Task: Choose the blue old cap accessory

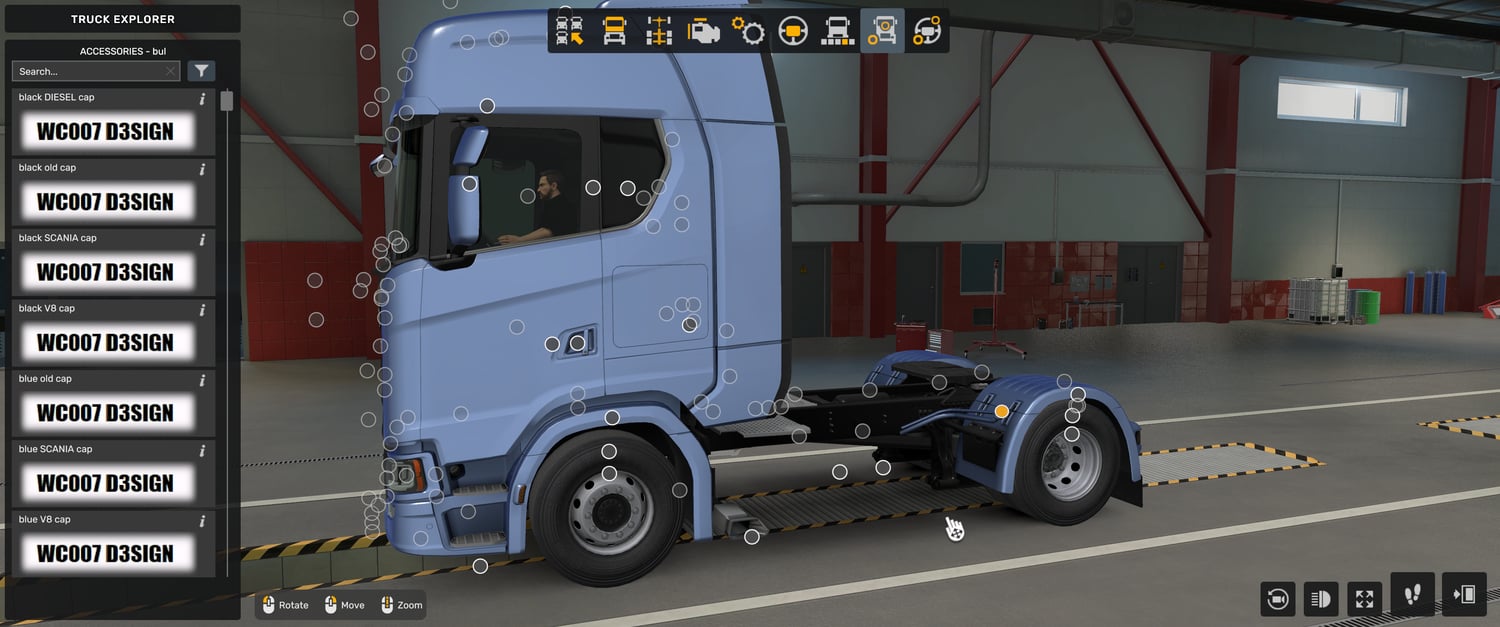Action: click(x=105, y=412)
